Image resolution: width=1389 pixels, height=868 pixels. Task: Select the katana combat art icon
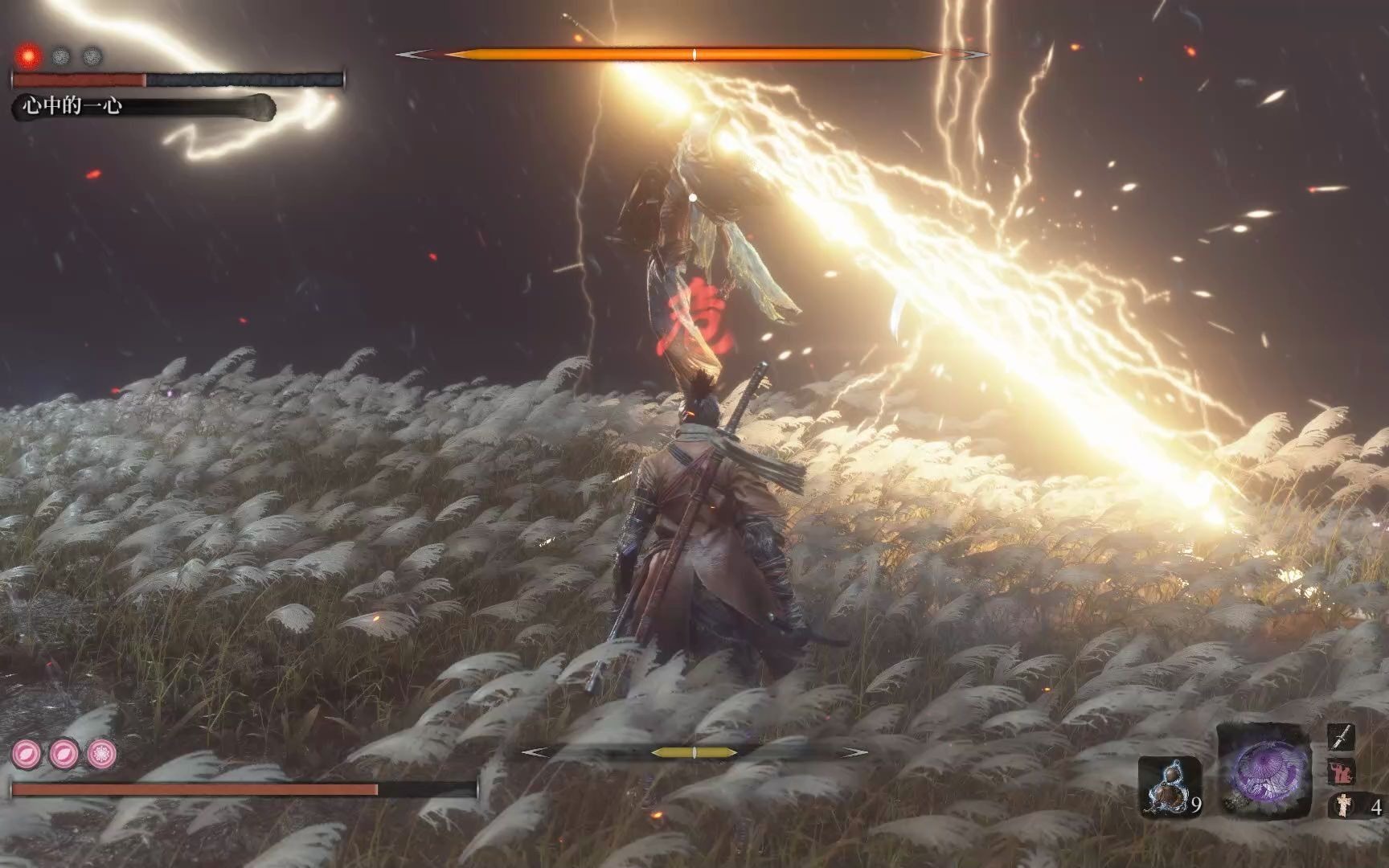click(1341, 737)
